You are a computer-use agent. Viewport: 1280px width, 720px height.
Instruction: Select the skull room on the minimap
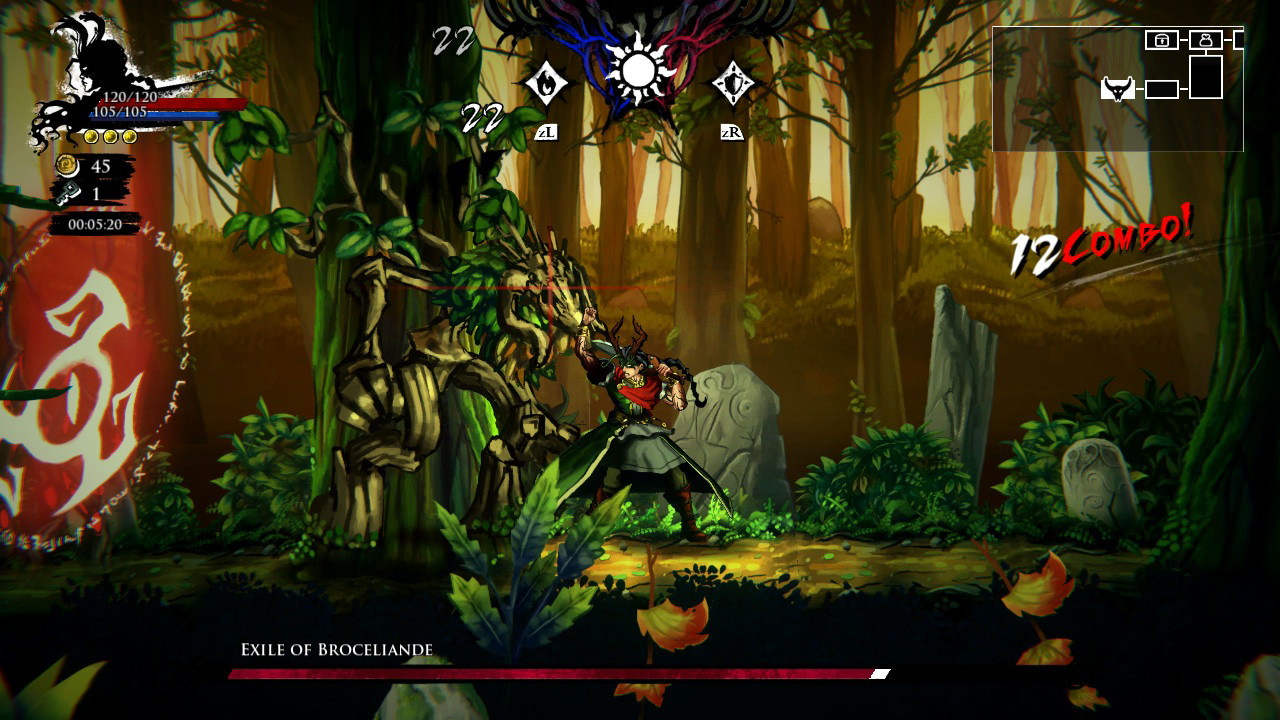(1117, 89)
